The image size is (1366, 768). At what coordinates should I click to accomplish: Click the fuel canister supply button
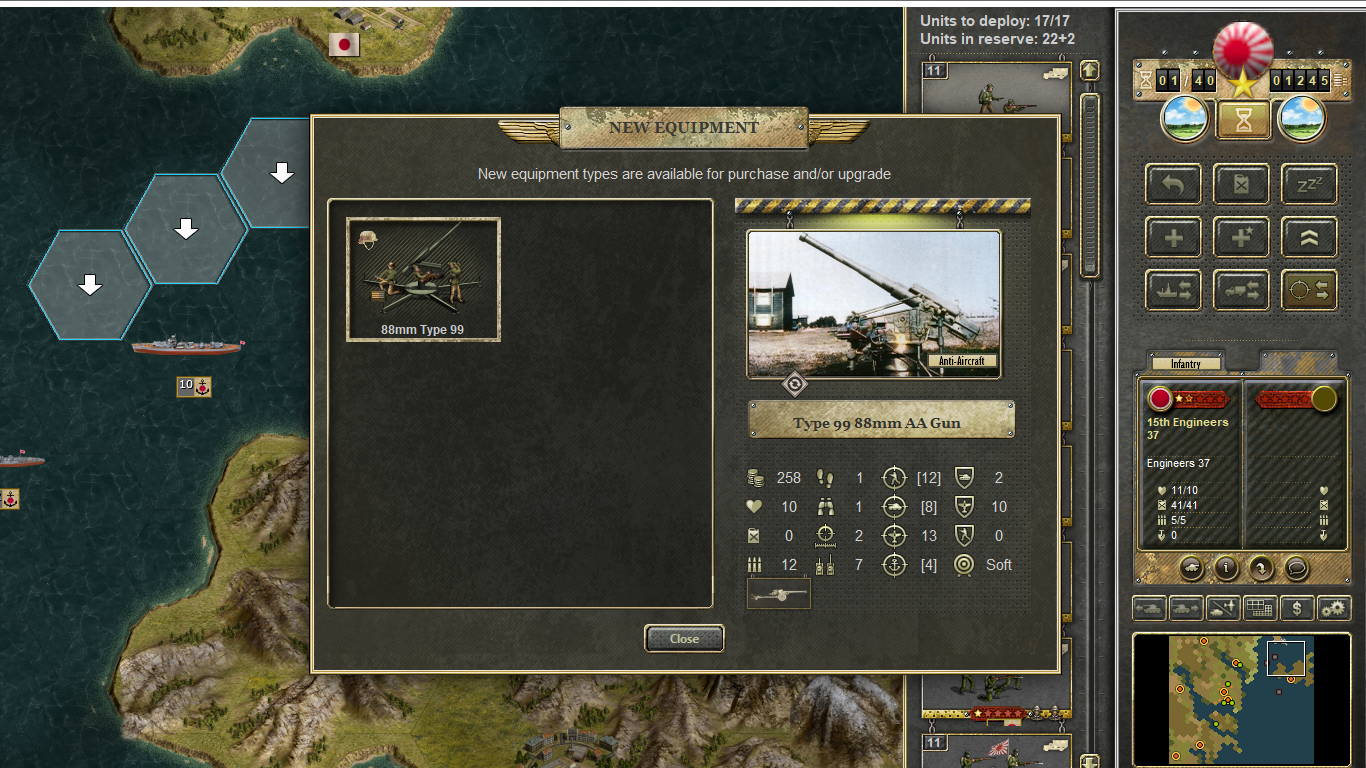(x=1241, y=184)
